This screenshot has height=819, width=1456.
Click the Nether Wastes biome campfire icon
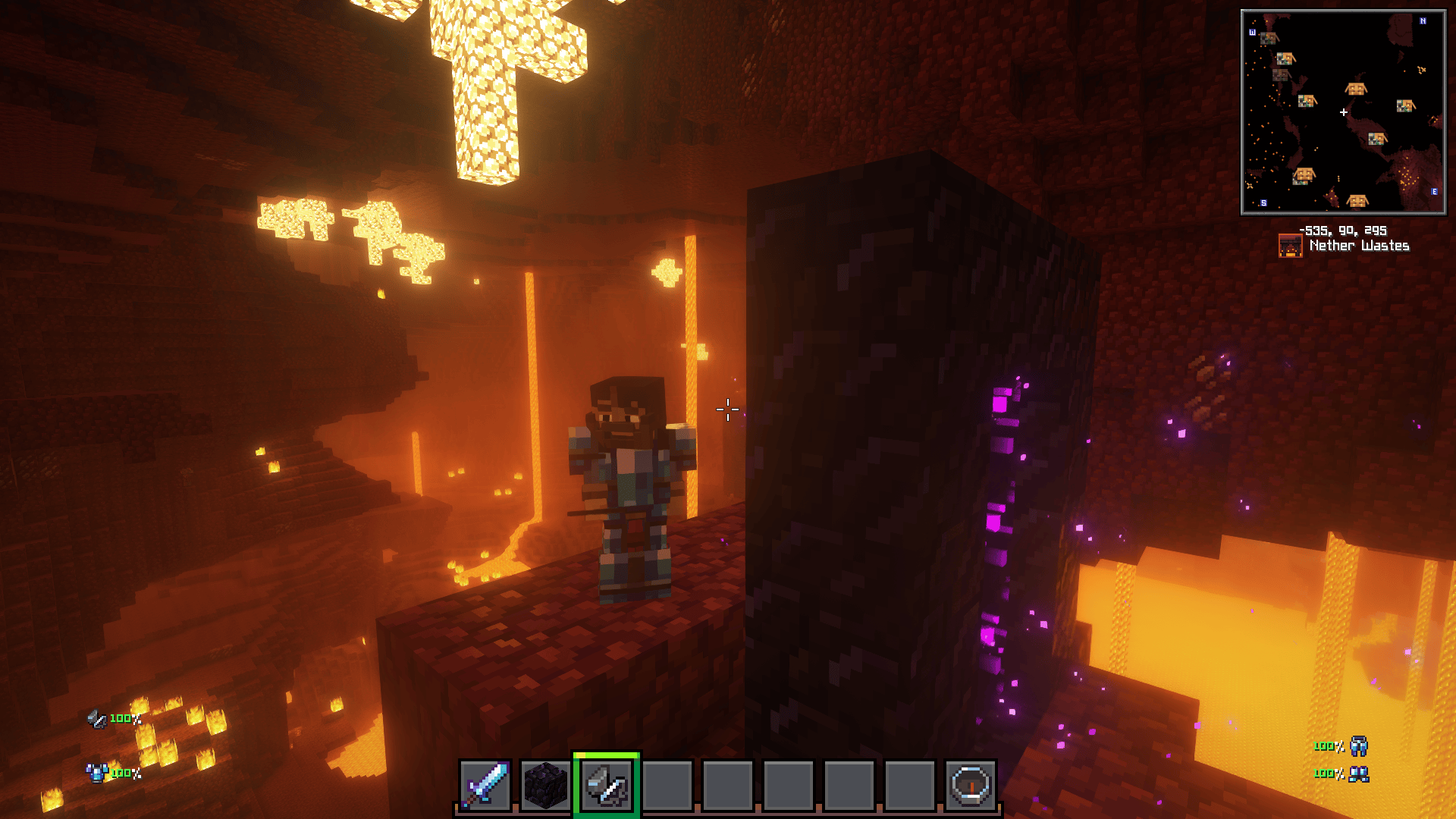(1289, 244)
